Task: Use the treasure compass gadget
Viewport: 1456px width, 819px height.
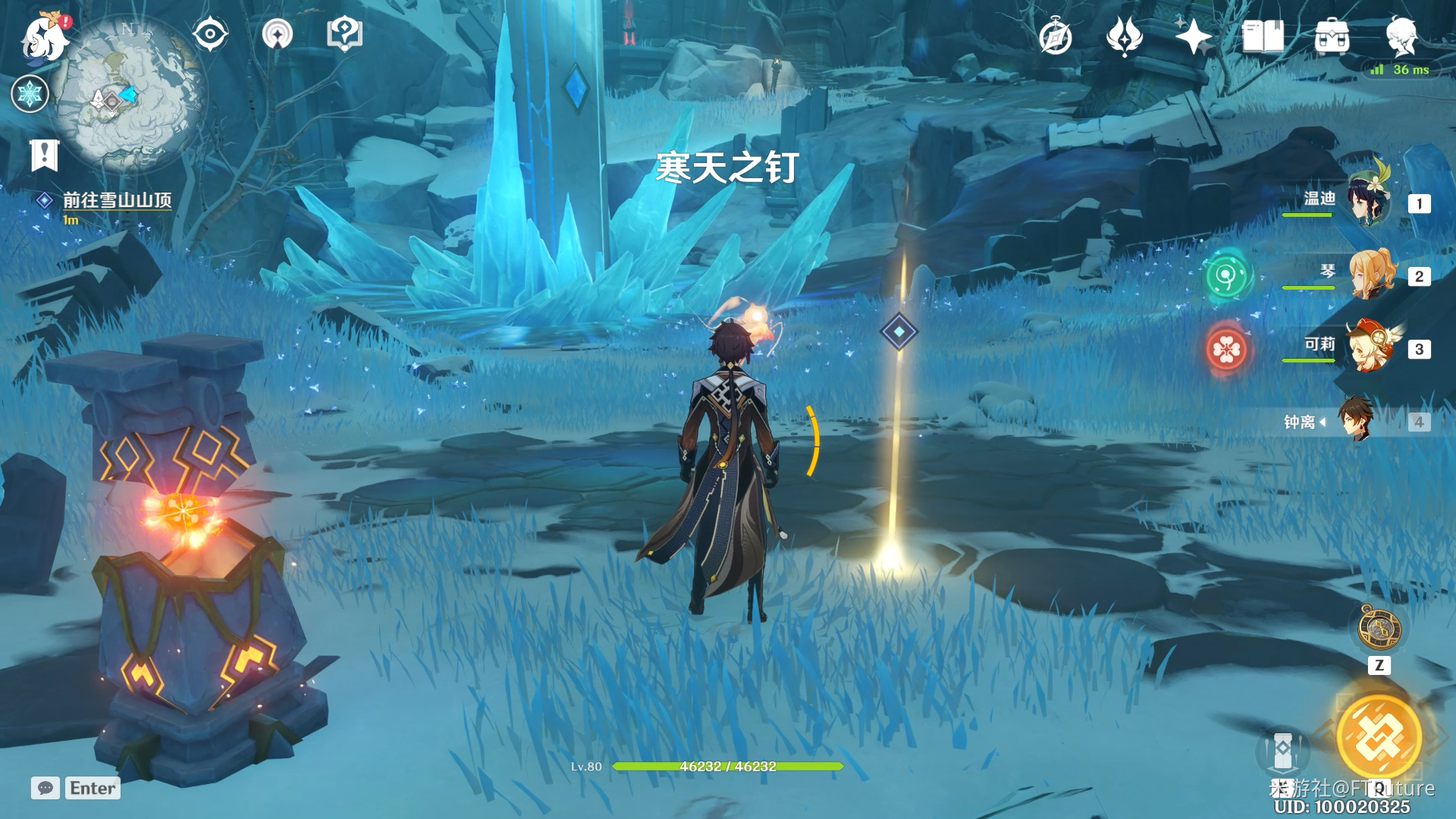Action: tap(1379, 629)
